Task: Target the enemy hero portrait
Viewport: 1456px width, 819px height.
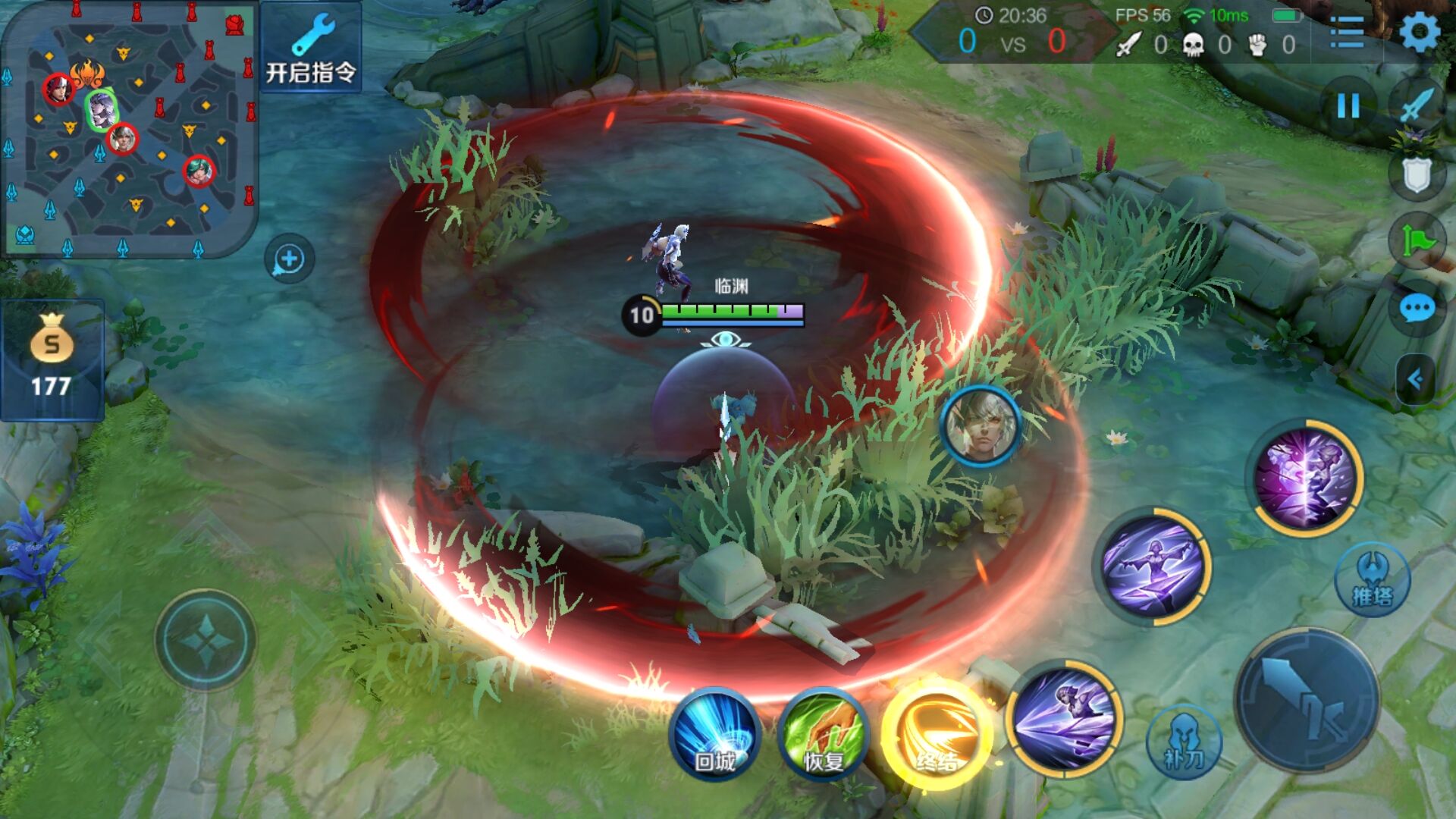Action: 981,426
